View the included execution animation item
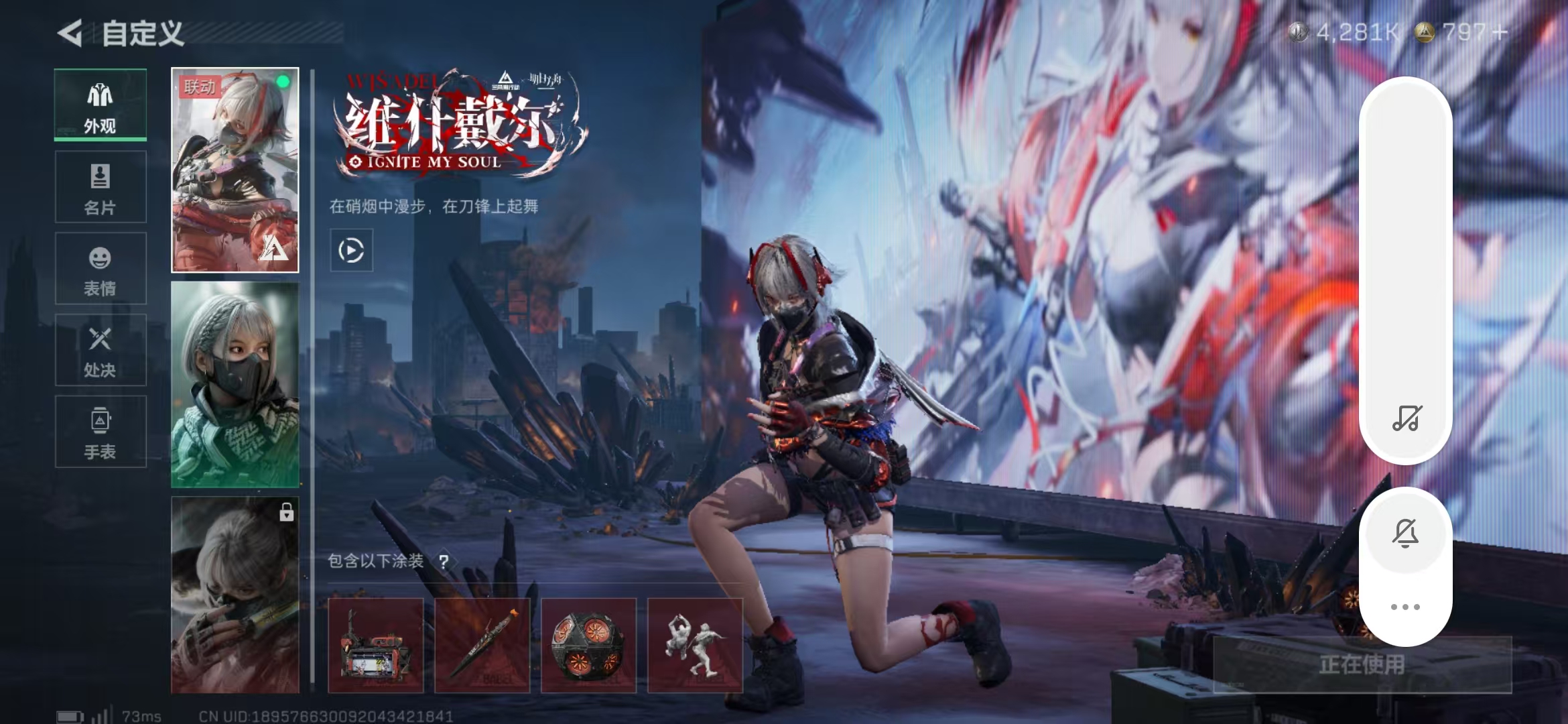 pos(695,645)
